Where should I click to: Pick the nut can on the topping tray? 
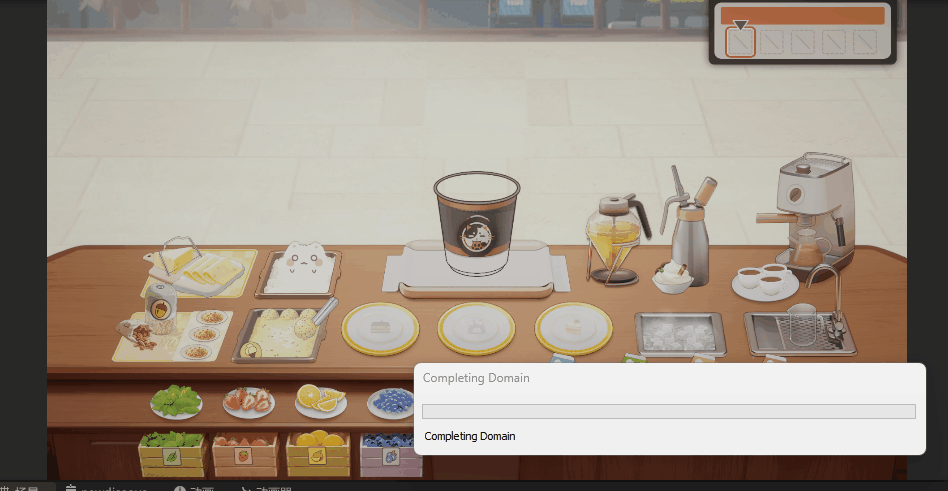161,304
